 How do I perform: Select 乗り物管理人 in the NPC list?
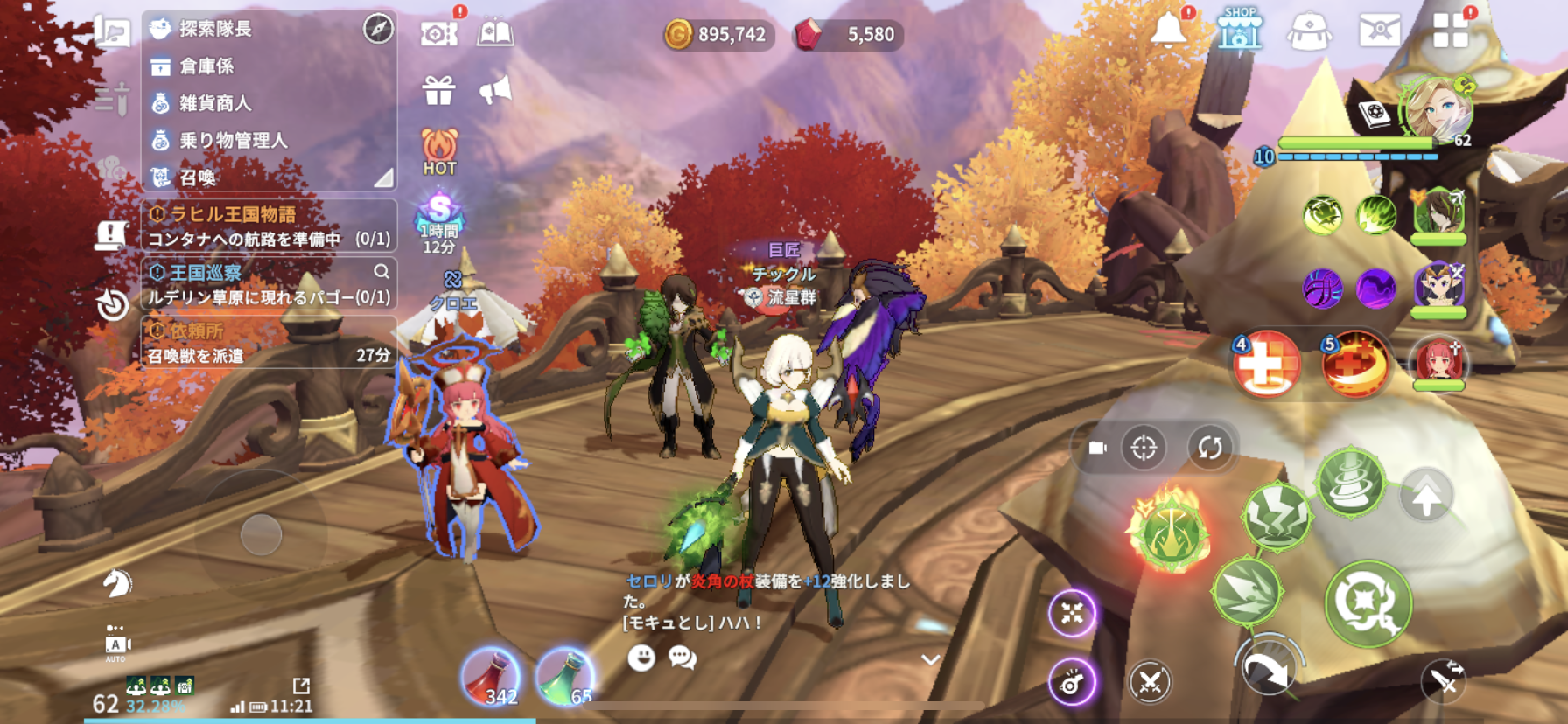tap(233, 140)
